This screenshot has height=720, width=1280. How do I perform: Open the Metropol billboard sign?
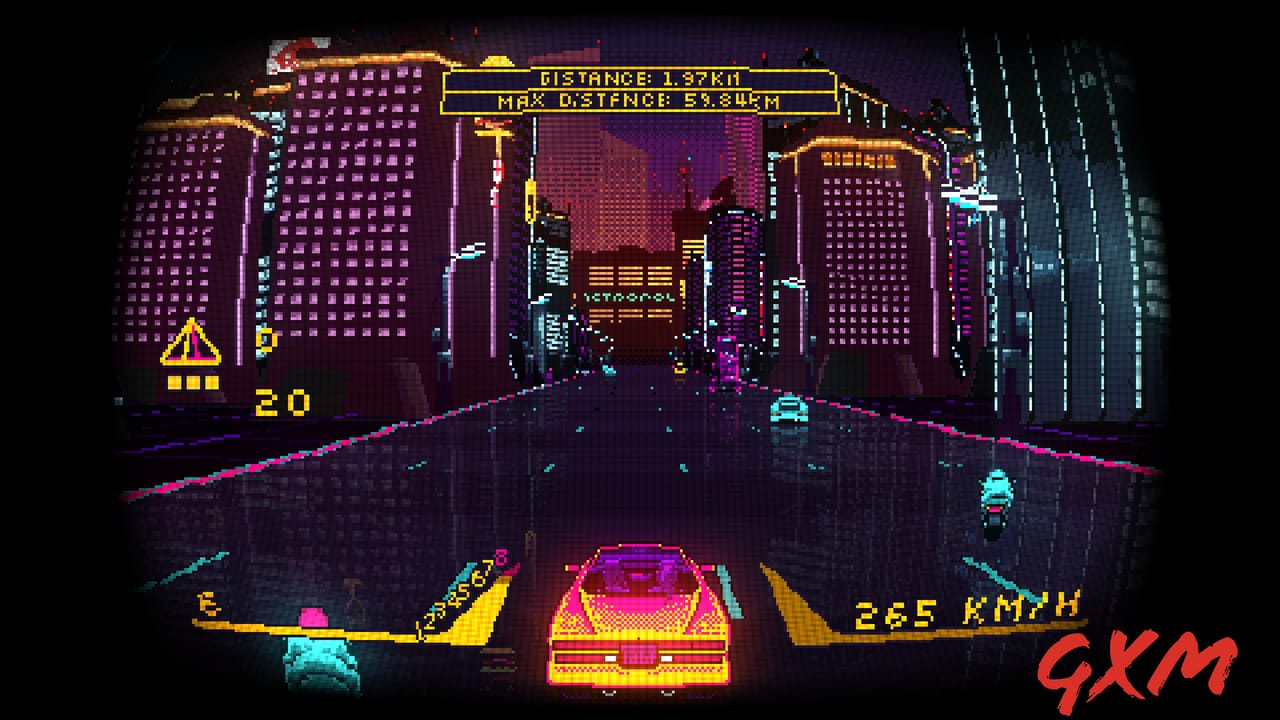point(628,299)
